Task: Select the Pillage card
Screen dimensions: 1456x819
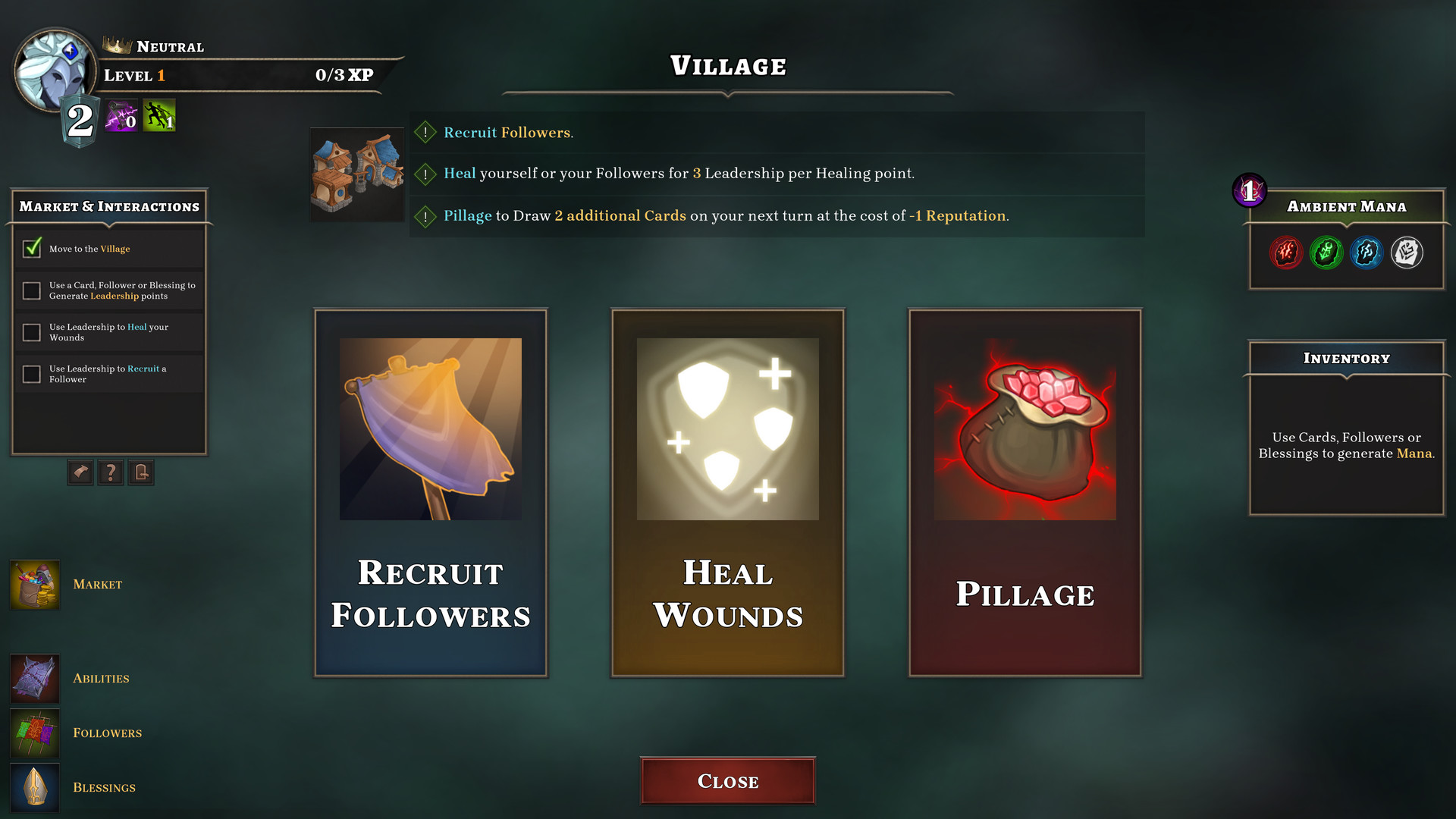Action: pyautogui.click(x=1025, y=493)
